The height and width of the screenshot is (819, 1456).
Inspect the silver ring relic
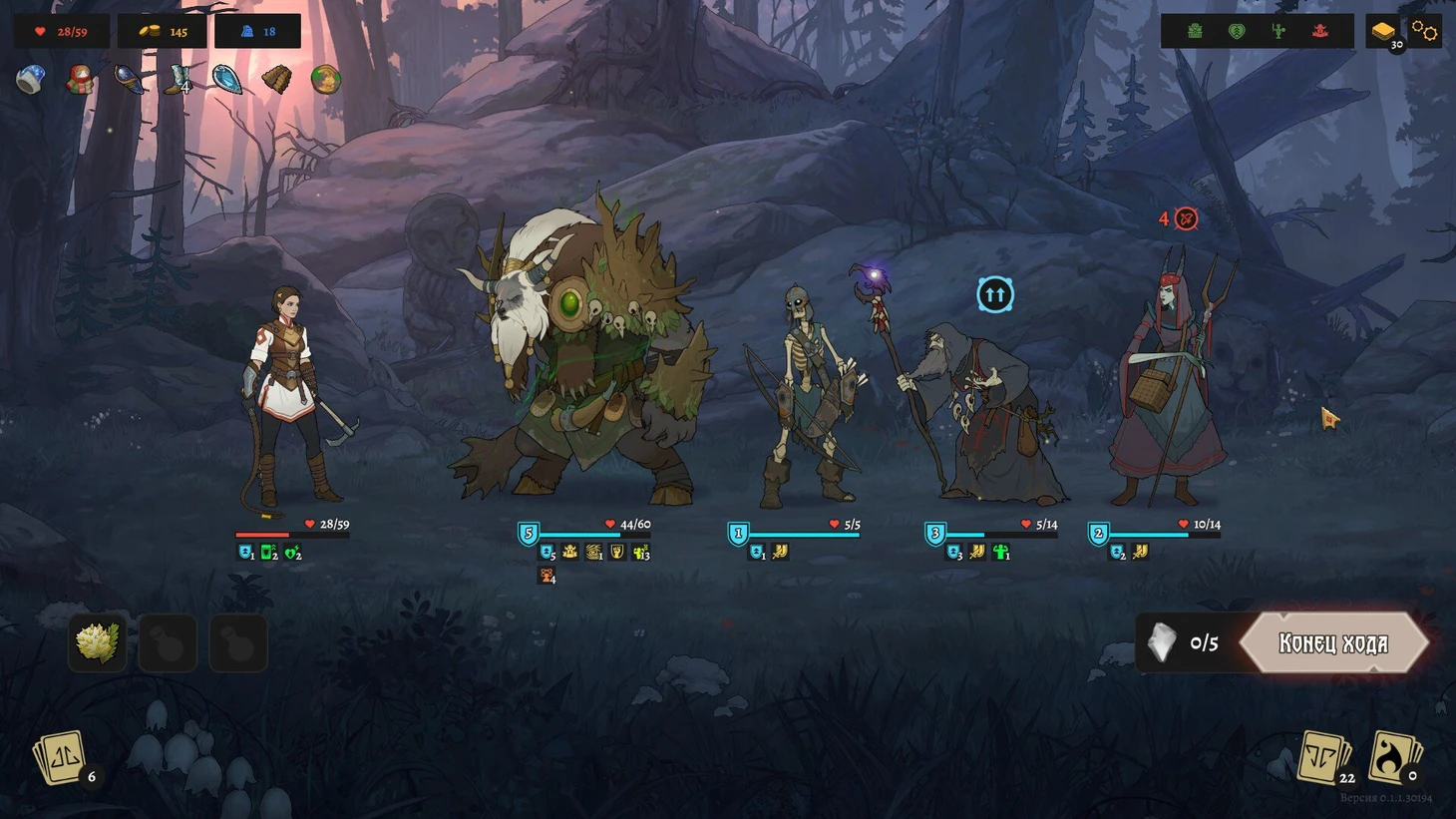pyautogui.click(x=31, y=80)
